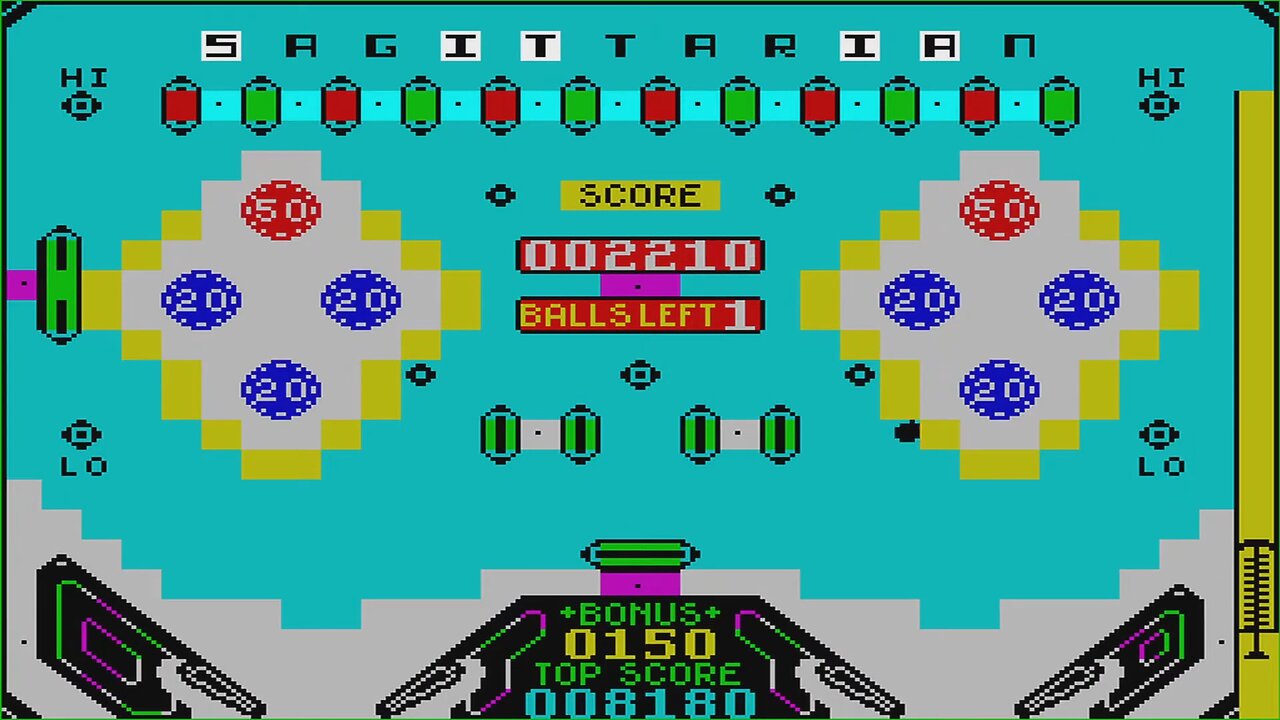1280x720 pixels.
Task: Click the right red 50-point bumper
Action: click(997, 209)
